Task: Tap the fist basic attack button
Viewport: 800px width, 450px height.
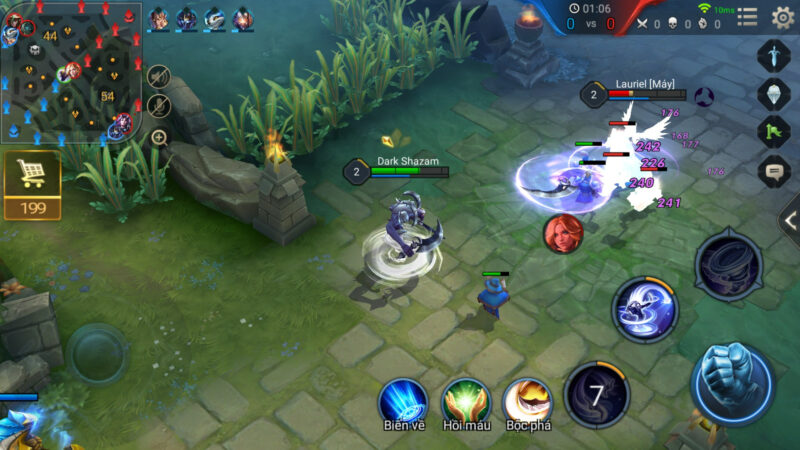Action: [x=733, y=385]
